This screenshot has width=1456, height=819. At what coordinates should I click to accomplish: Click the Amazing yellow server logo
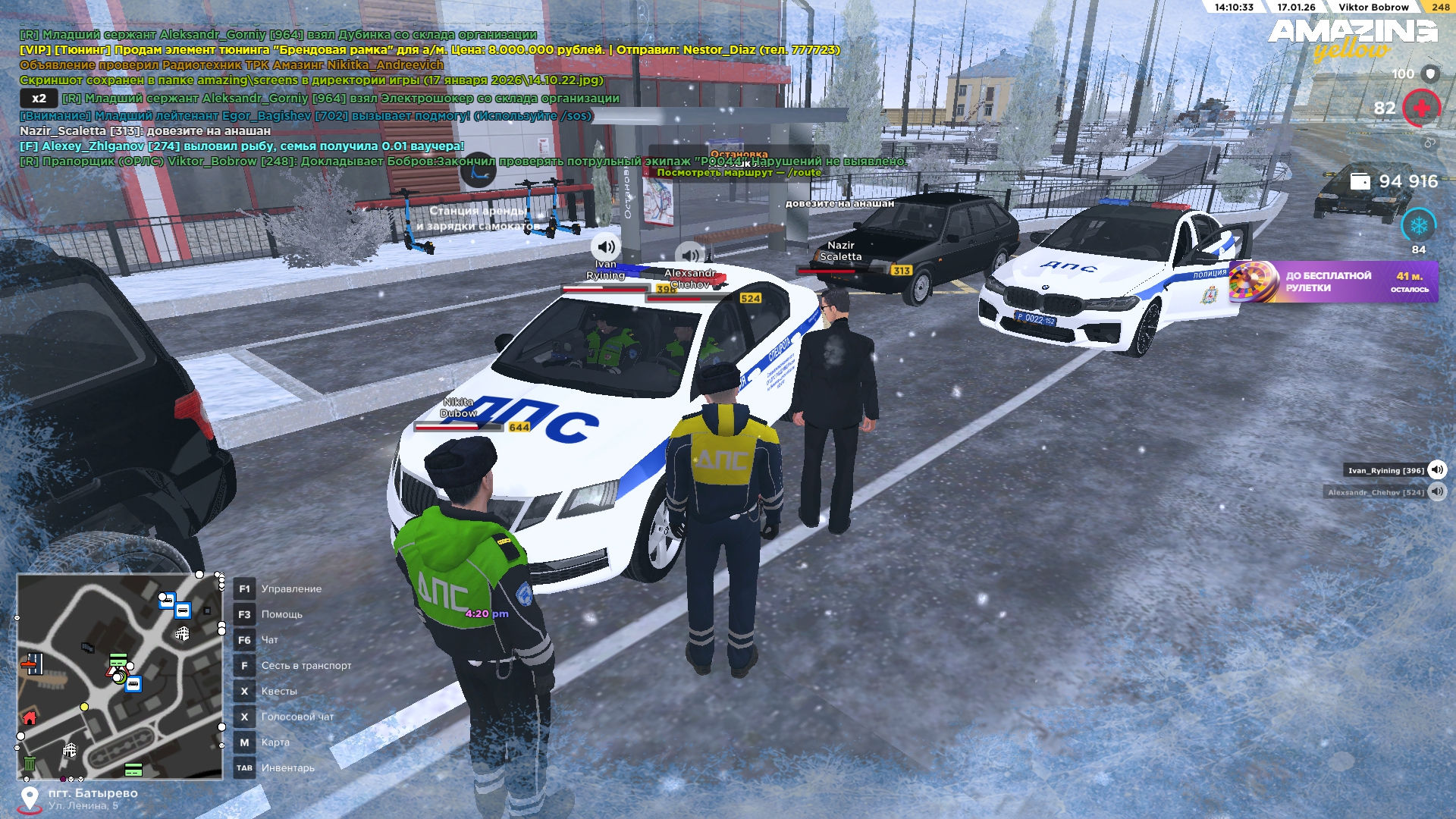(x=1352, y=38)
